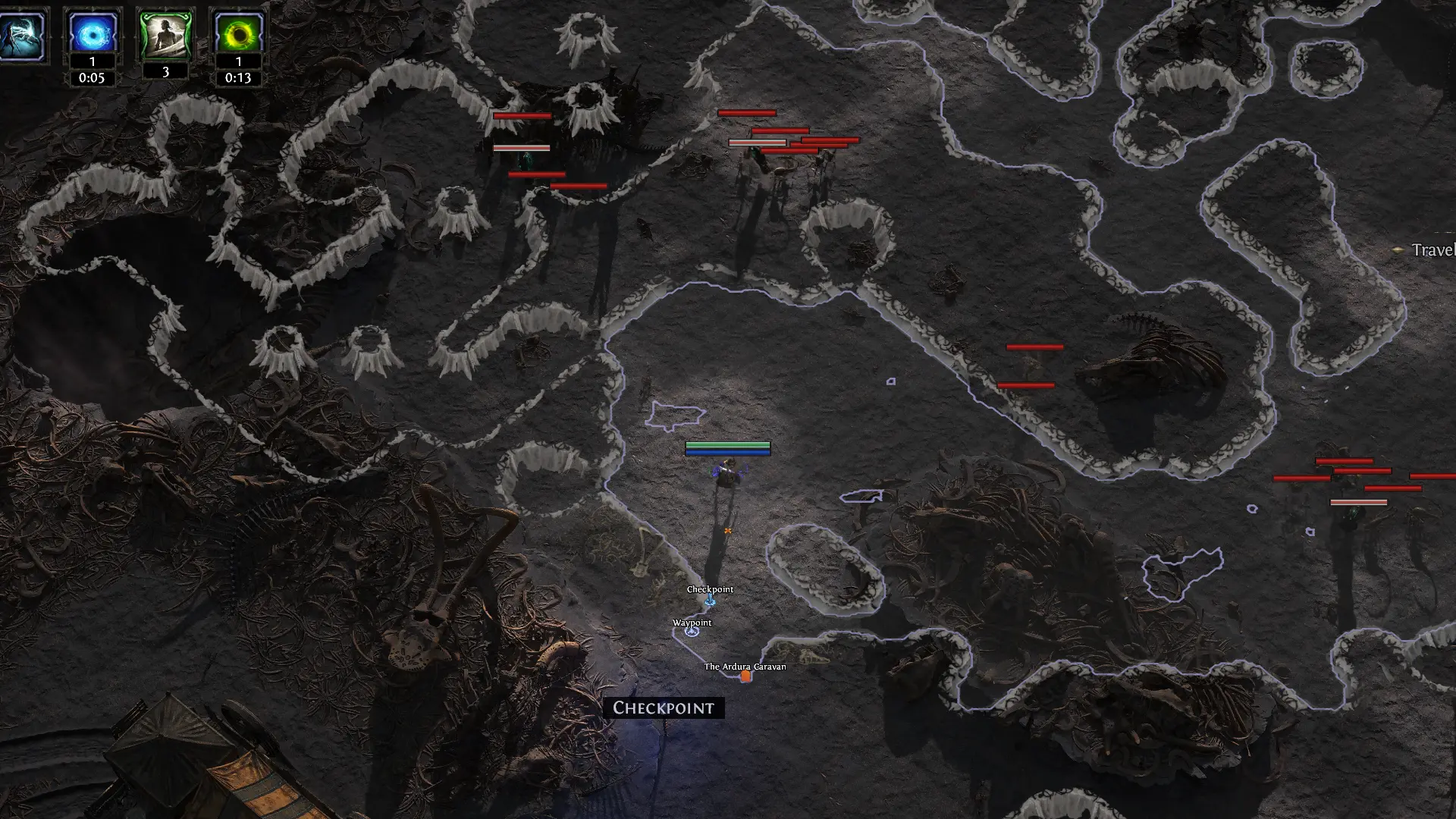Image resolution: width=1456 pixels, height=819 pixels.
Task: Expand the Checkpoint notification banner
Action: click(x=664, y=709)
